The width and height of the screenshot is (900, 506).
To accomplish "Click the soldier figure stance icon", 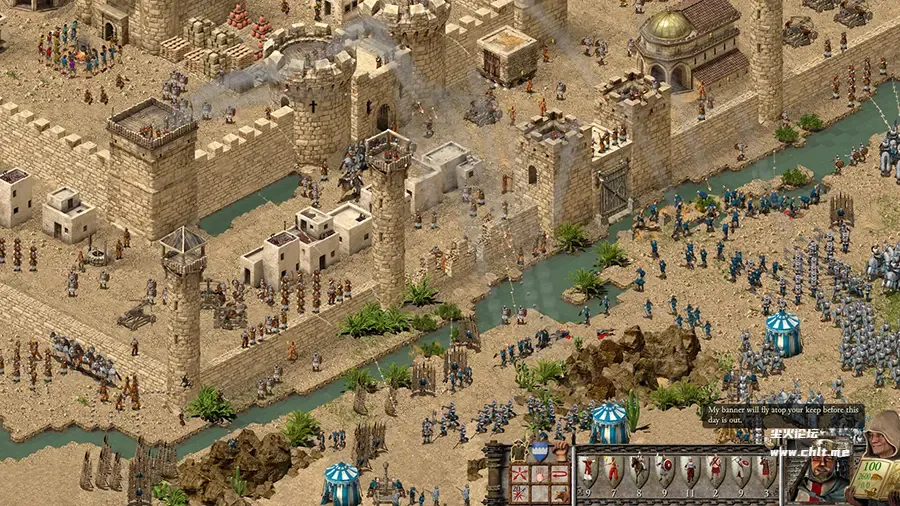I will [518, 451].
